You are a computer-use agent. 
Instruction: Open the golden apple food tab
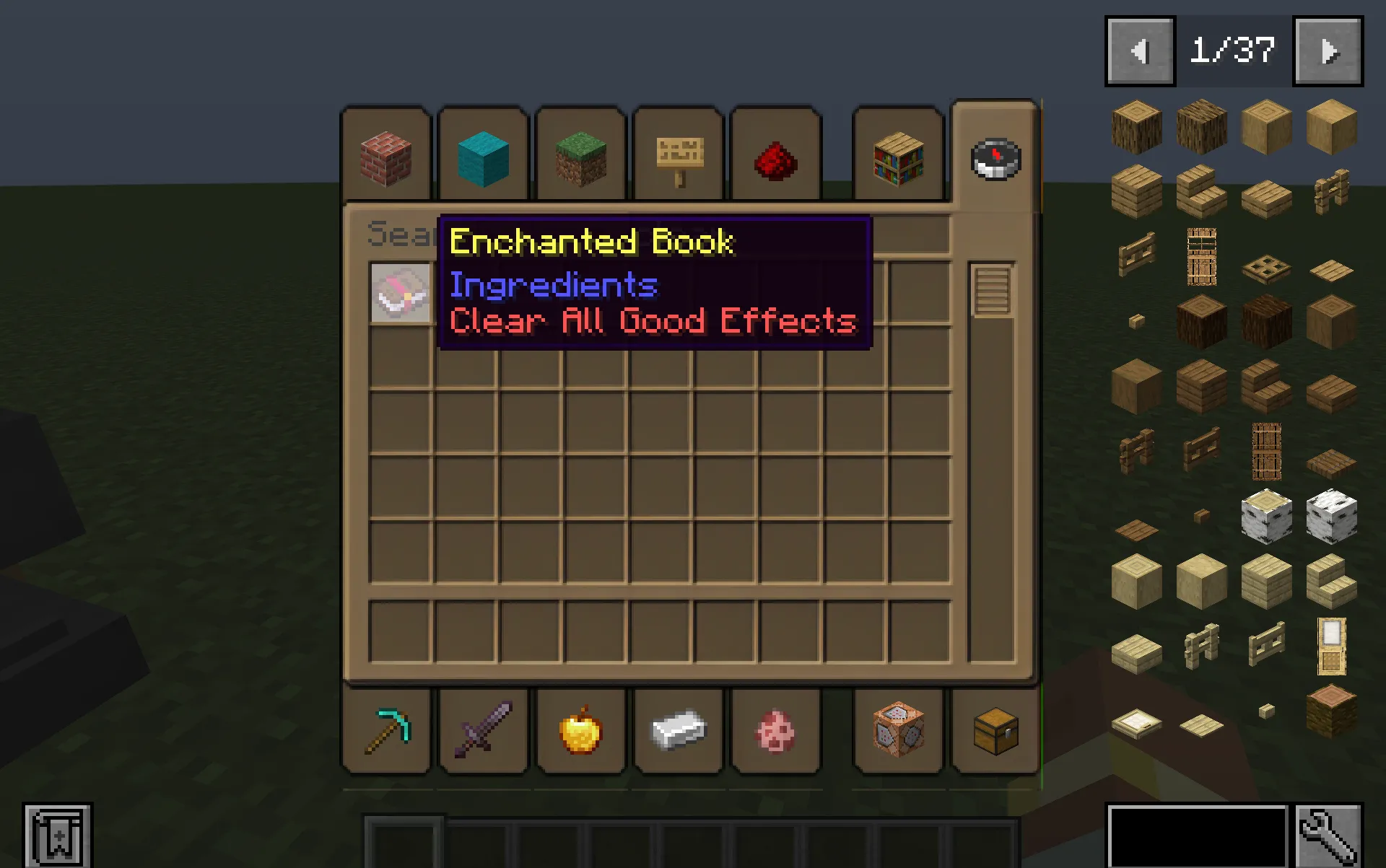tap(581, 731)
